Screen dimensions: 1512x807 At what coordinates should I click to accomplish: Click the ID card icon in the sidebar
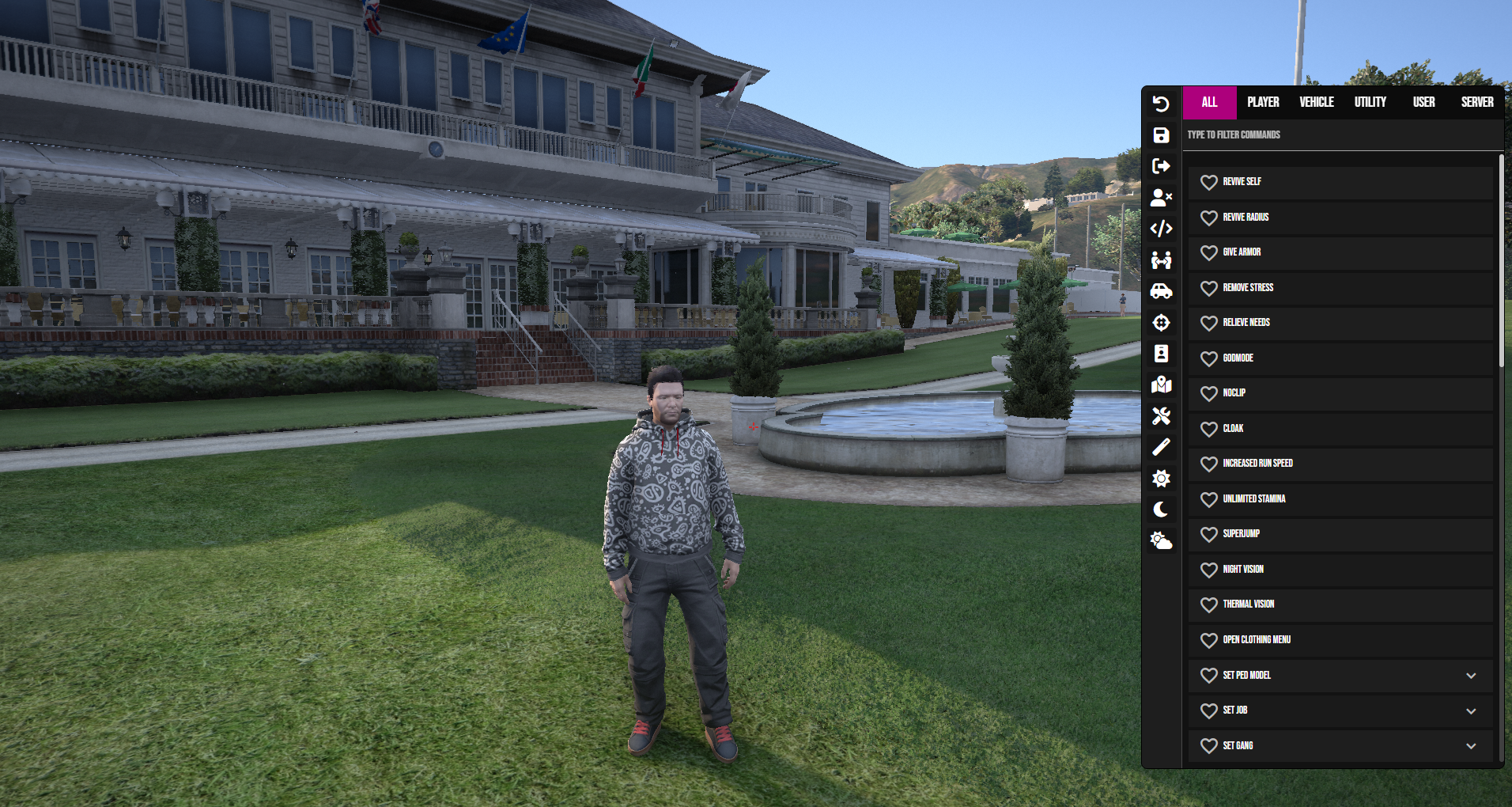tap(1161, 354)
